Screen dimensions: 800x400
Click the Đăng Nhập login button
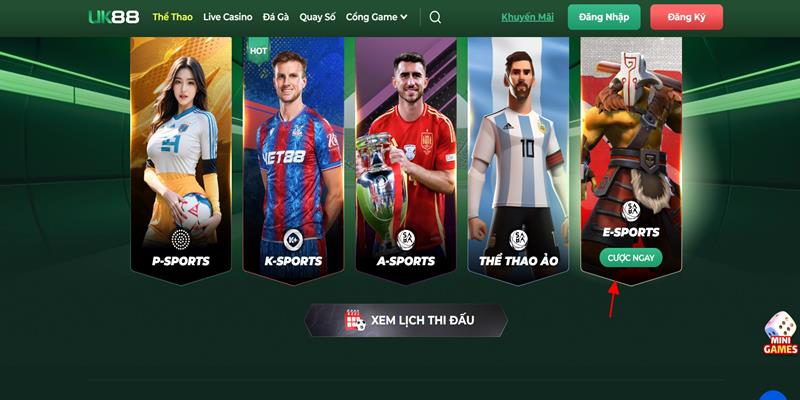(604, 17)
